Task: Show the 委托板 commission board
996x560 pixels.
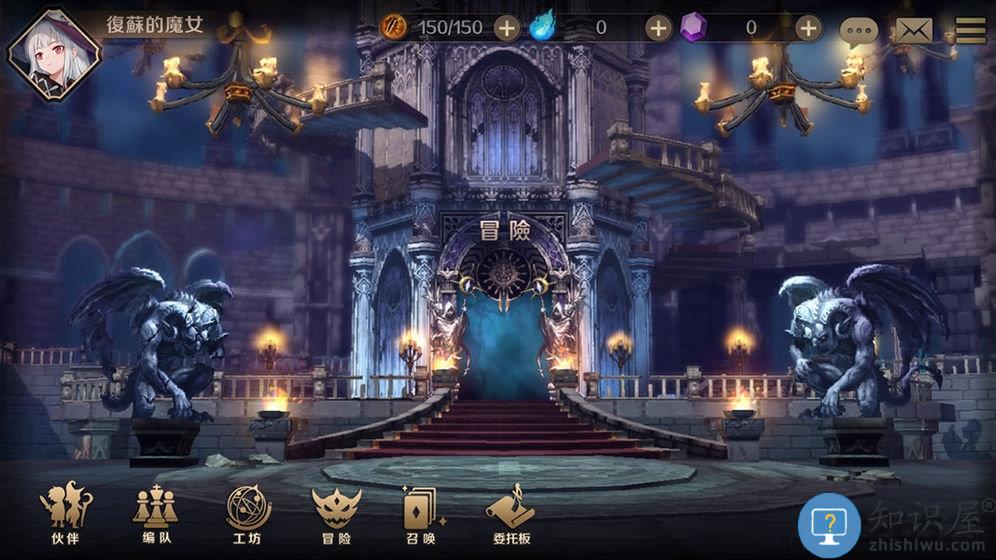Action: (510, 515)
